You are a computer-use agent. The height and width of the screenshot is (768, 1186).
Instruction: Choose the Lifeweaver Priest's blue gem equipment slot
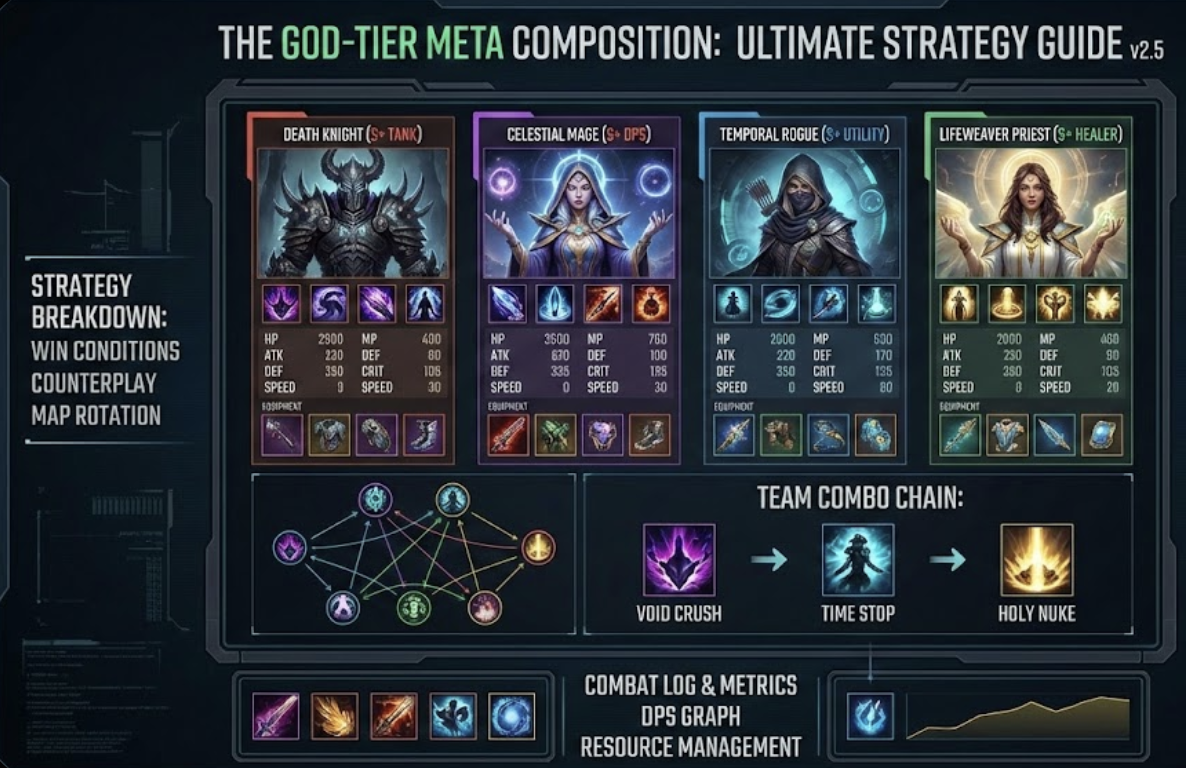tap(1101, 435)
